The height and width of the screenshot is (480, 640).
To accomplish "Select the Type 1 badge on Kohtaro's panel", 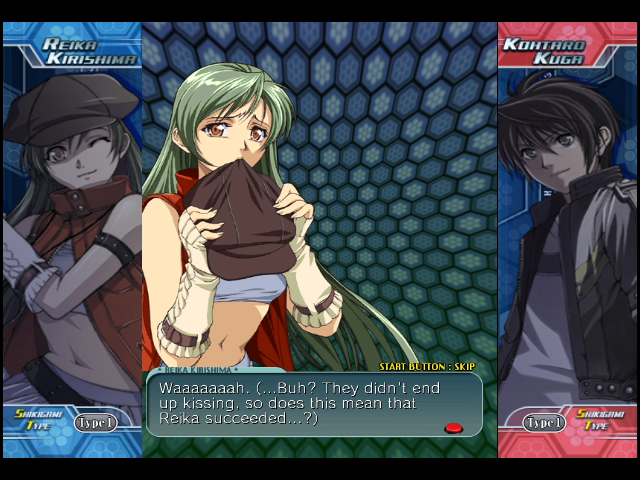I will [x=545, y=422].
